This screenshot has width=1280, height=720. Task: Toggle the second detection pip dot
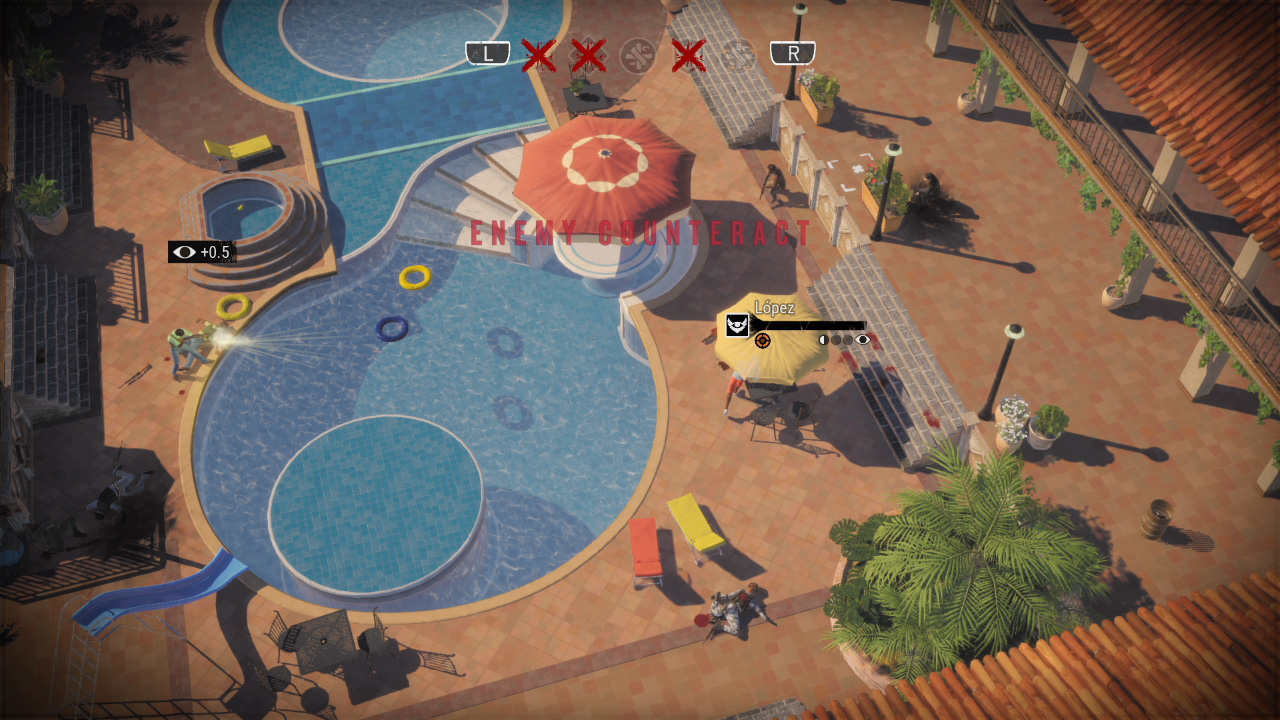pyautogui.click(x=836, y=341)
